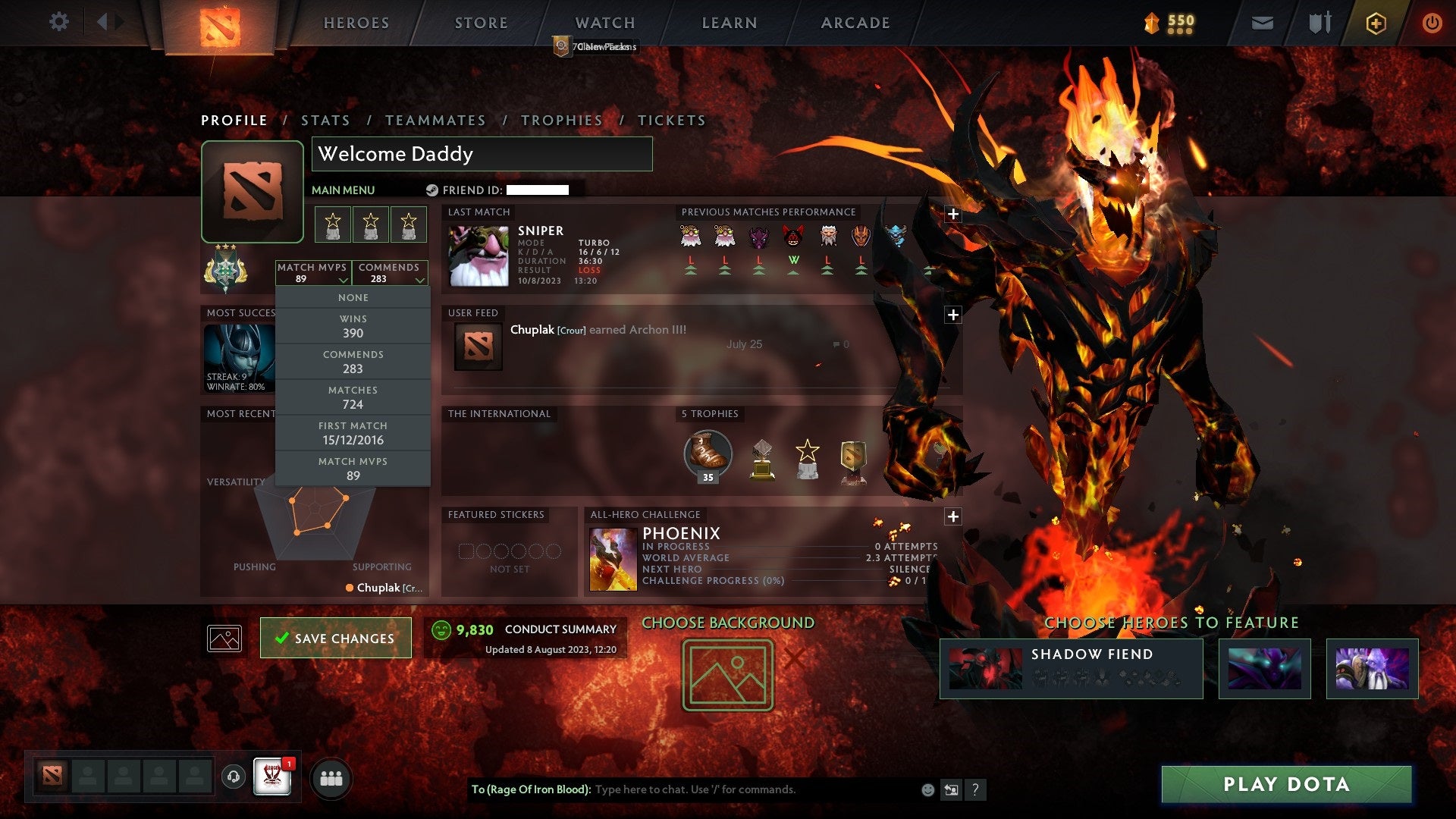This screenshot has height=819, width=1456.
Task: Open the mail notifications envelope icon
Action: [1261, 23]
